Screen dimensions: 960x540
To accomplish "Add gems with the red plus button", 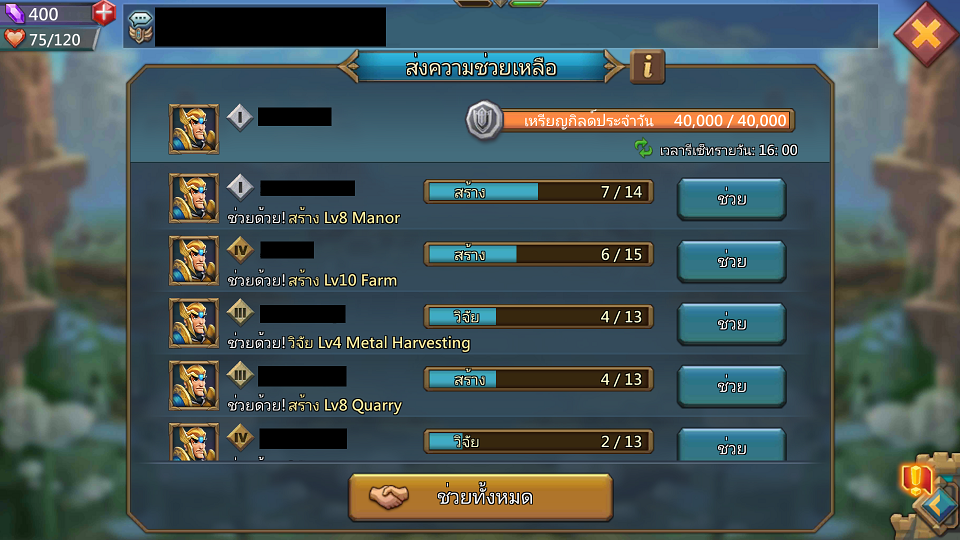I will point(104,14).
